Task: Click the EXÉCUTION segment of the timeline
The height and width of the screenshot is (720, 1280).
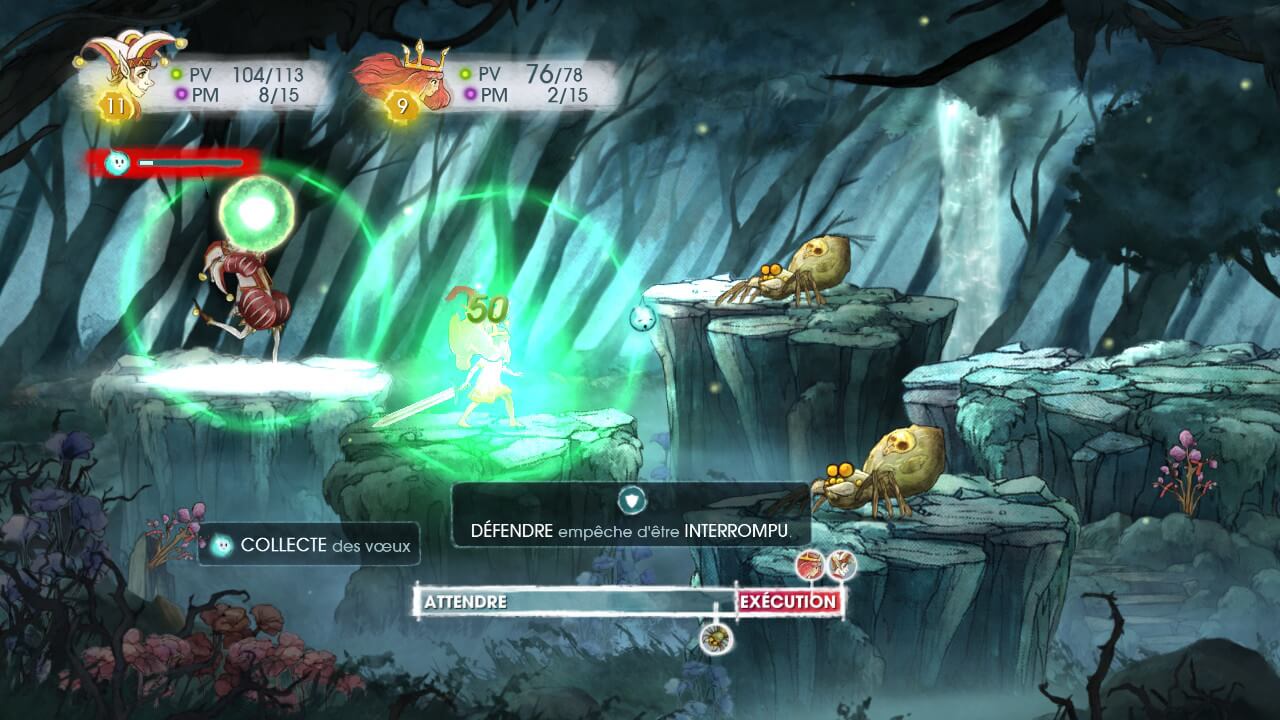Action: pyautogui.click(x=788, y=601)
